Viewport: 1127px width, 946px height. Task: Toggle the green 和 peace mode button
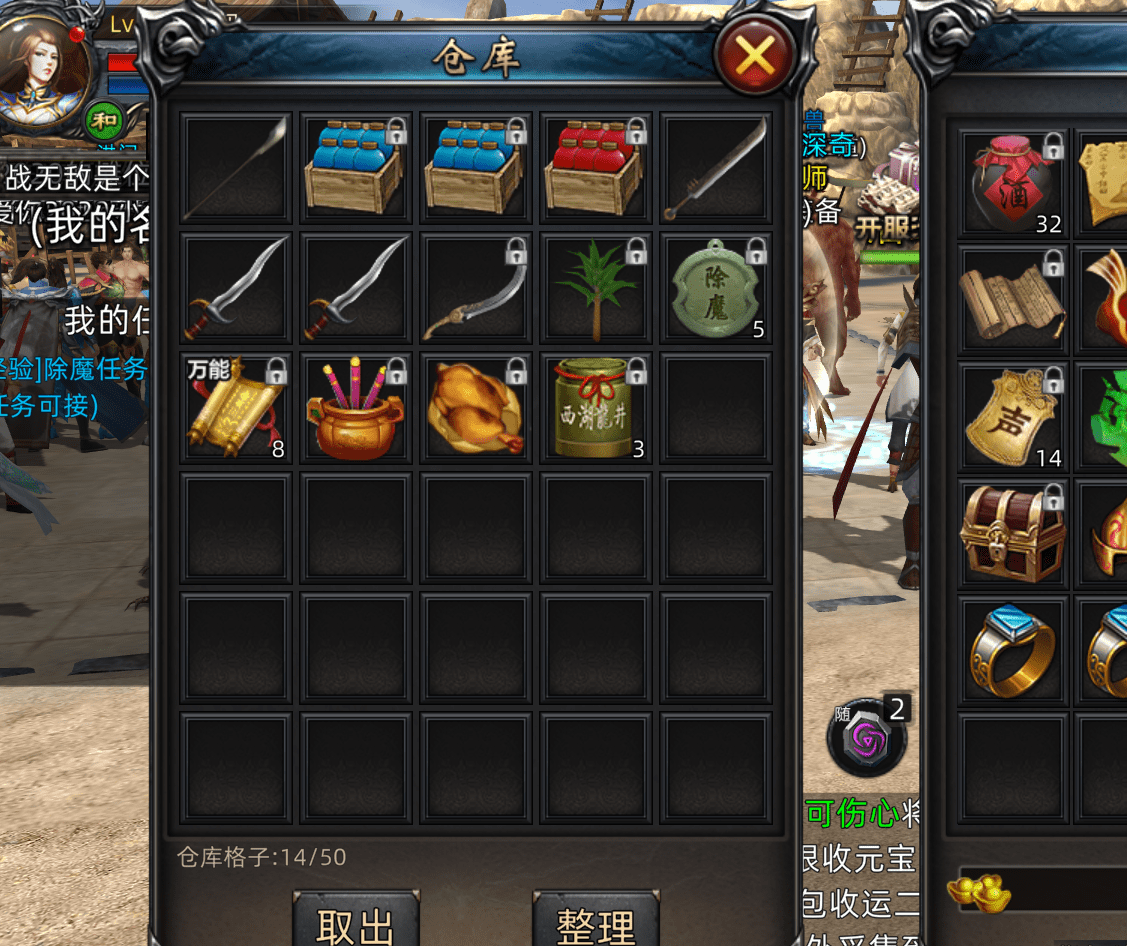[x=102, y=121]
